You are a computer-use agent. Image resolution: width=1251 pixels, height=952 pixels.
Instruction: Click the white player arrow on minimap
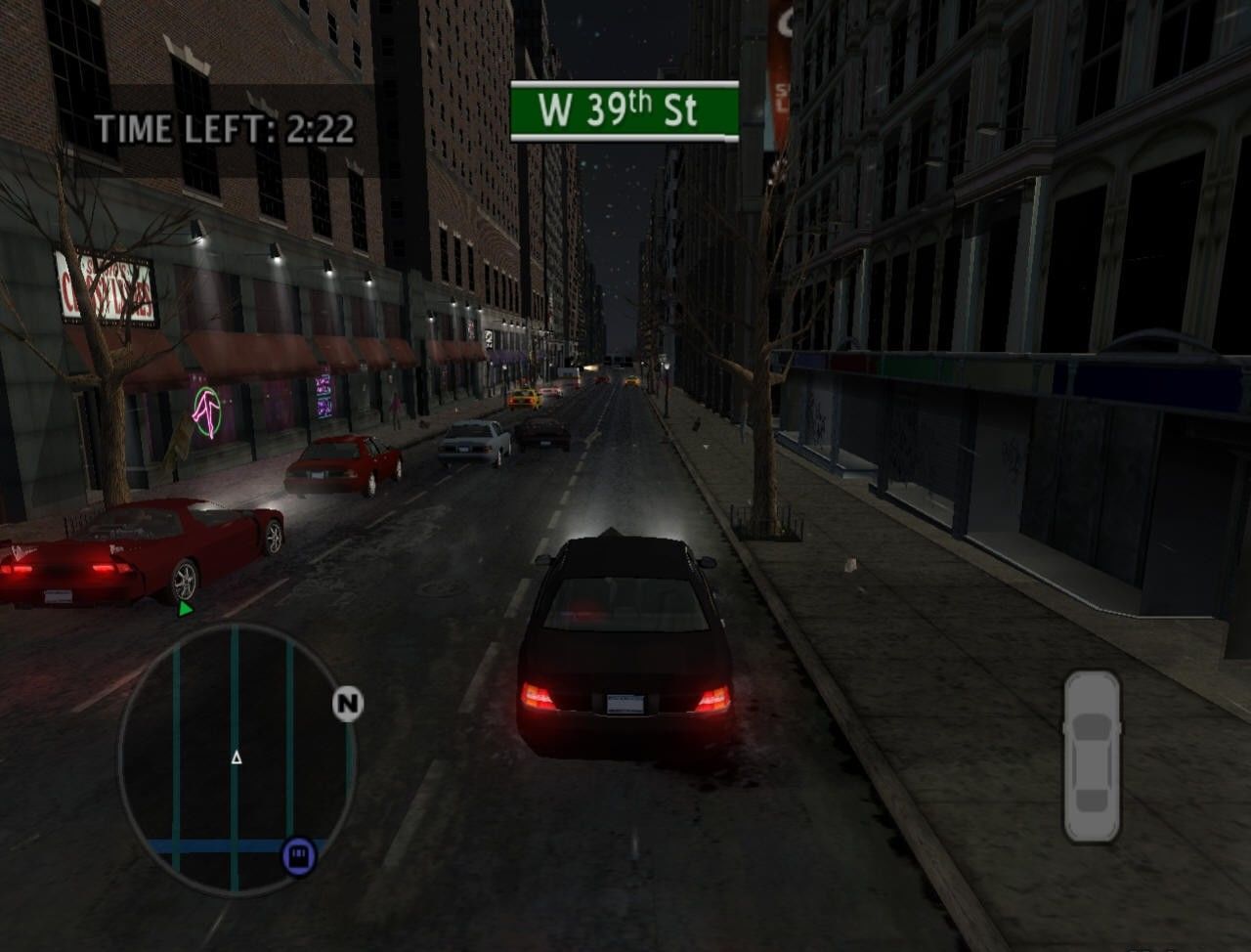point(236,757)
